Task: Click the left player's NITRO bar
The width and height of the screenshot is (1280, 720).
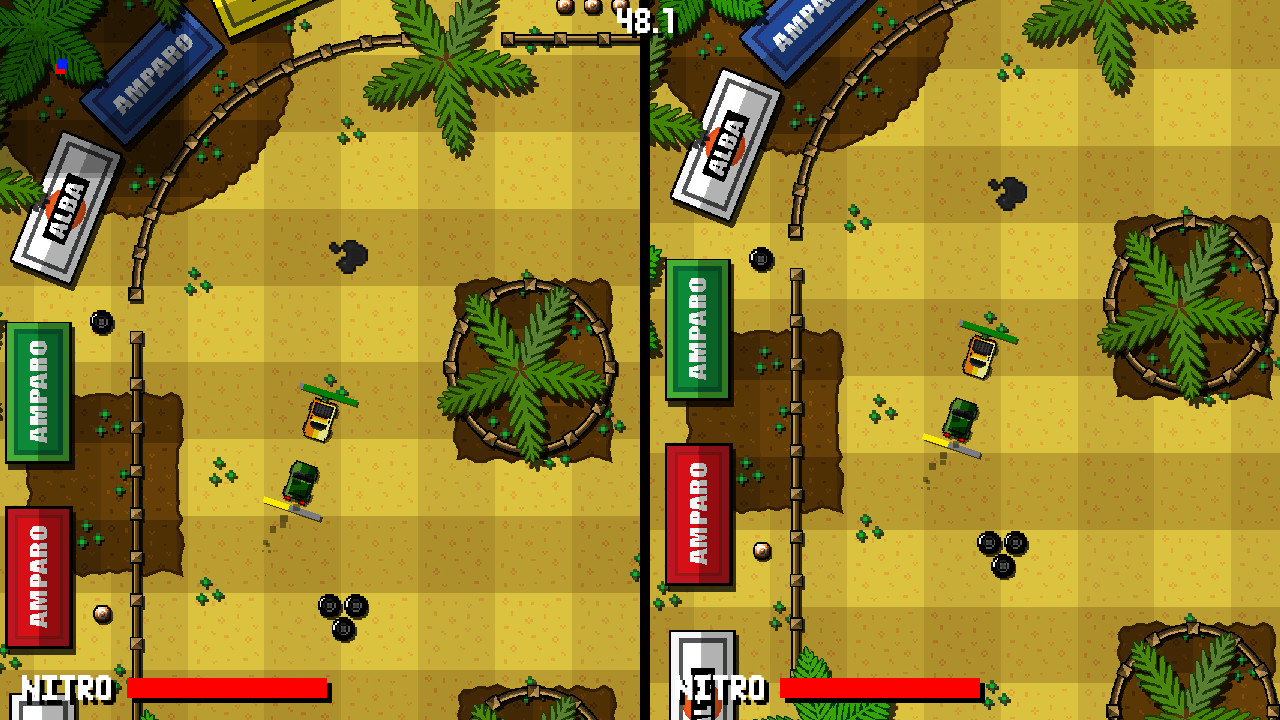Action: click(228, 690)
